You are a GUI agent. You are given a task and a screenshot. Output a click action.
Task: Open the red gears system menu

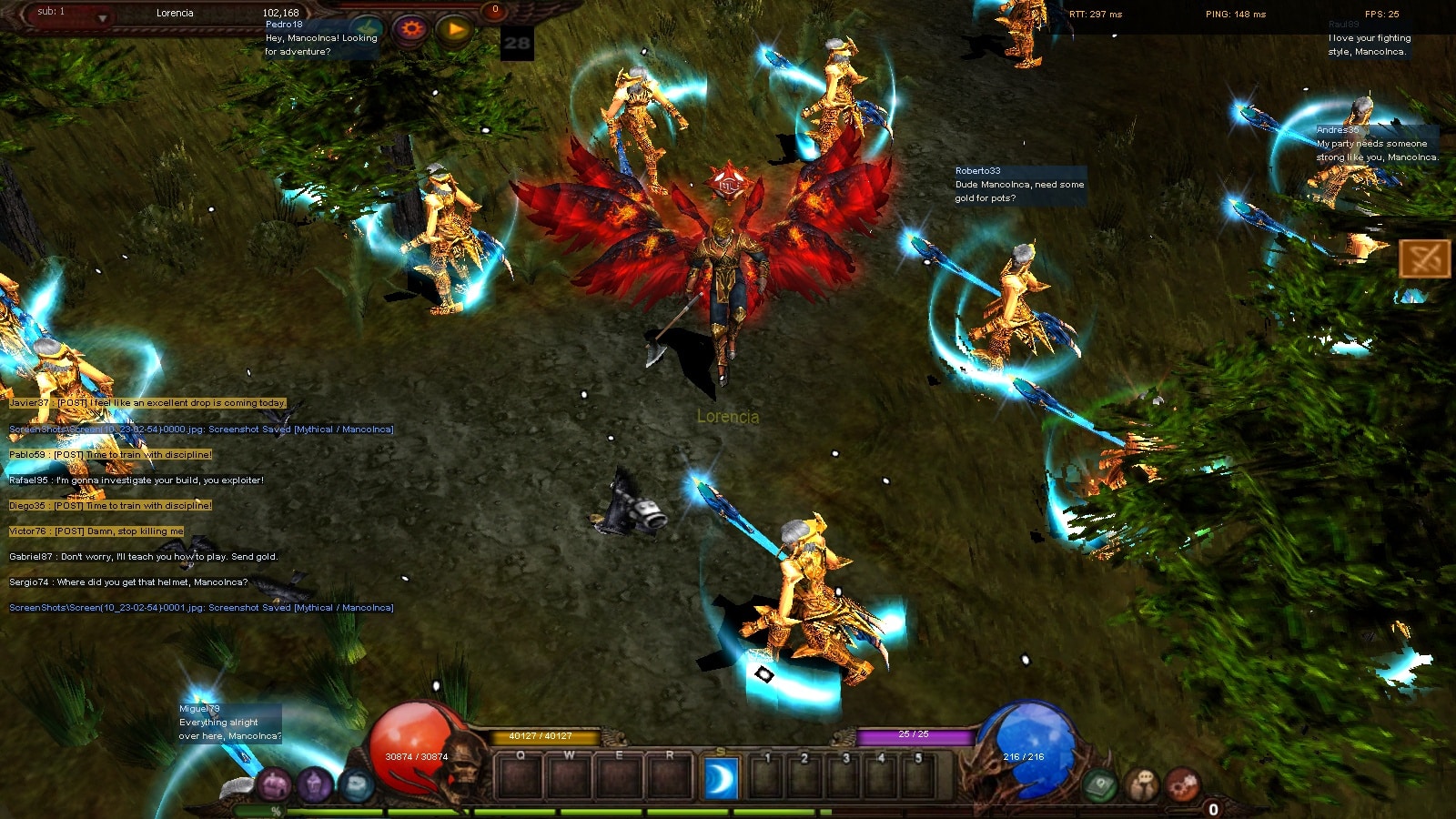coord(1183,784)
